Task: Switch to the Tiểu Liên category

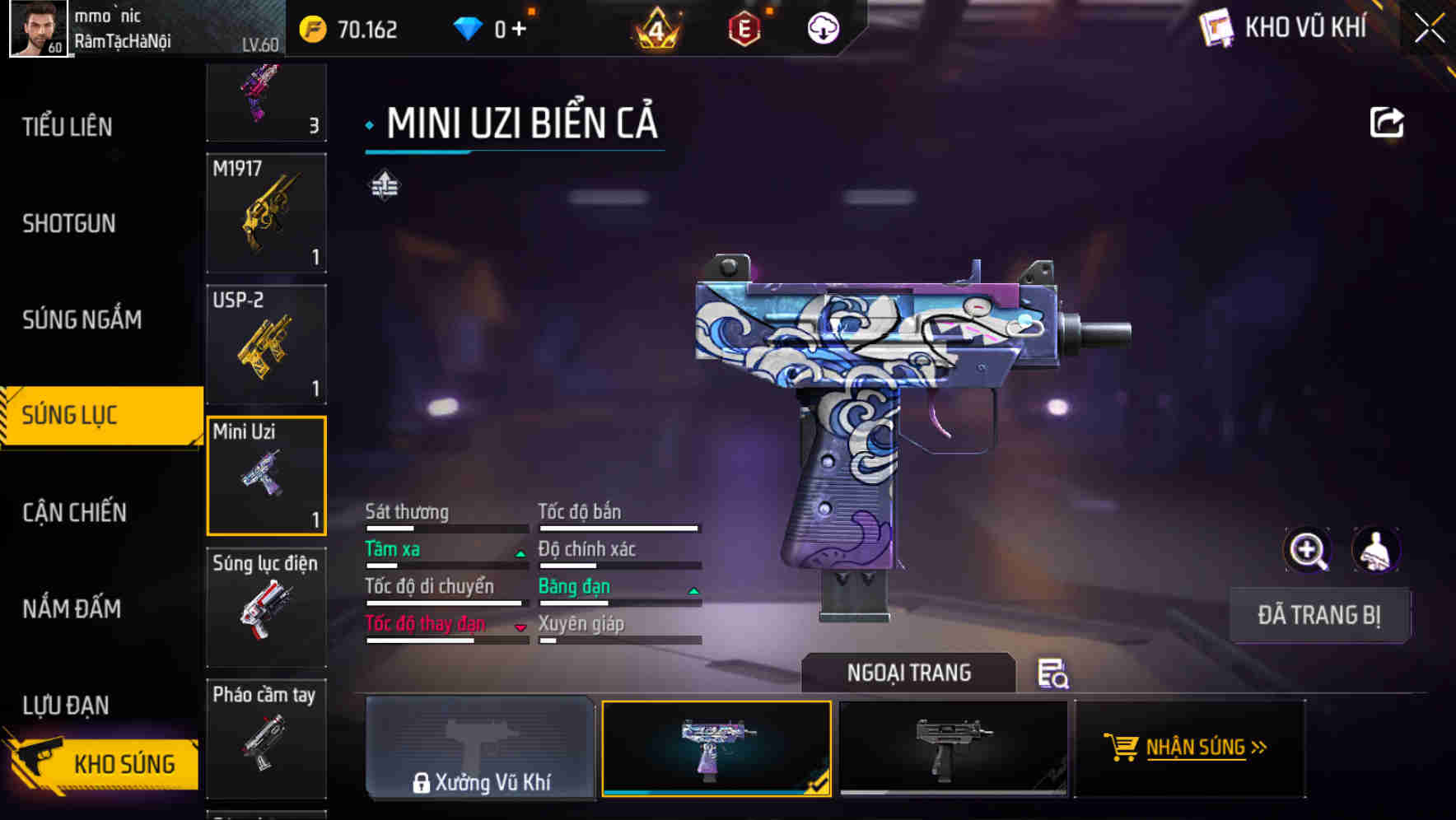Action: point(68,127)
